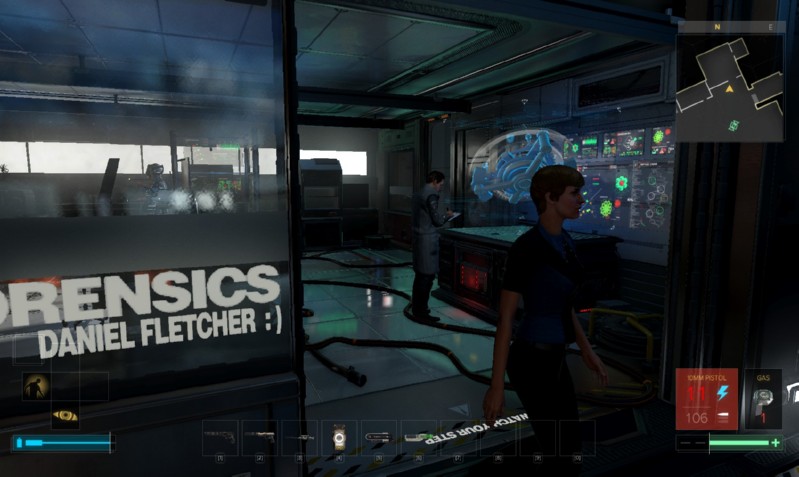Screen dimensions: 799x477
Task: Activate the yellow eye vision augmentation
Action: (65, 415)
